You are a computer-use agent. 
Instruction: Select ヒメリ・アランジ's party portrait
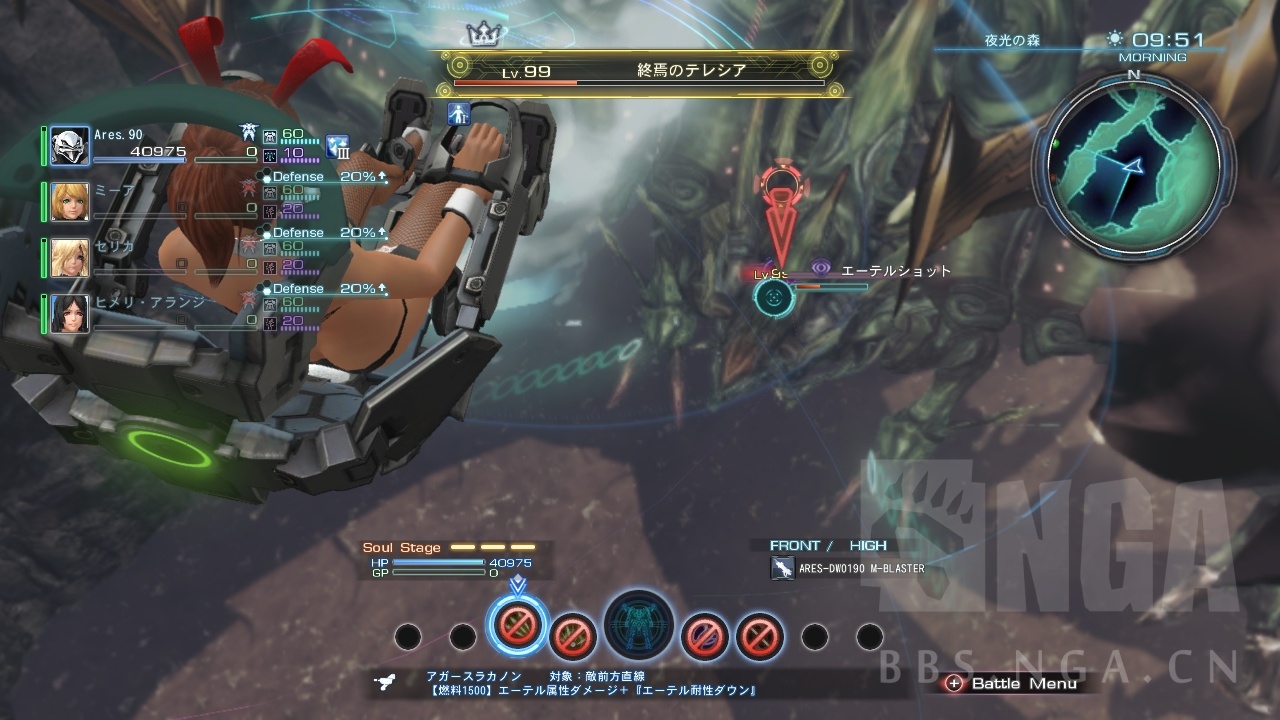tap(70, 314)
